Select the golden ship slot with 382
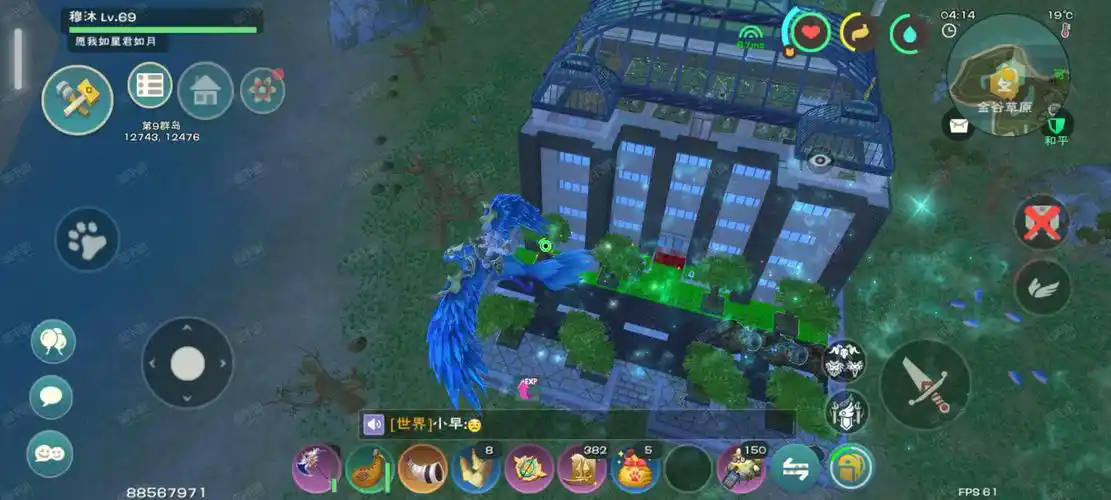This screenshot has height=500, width=1111. point(582,468)
